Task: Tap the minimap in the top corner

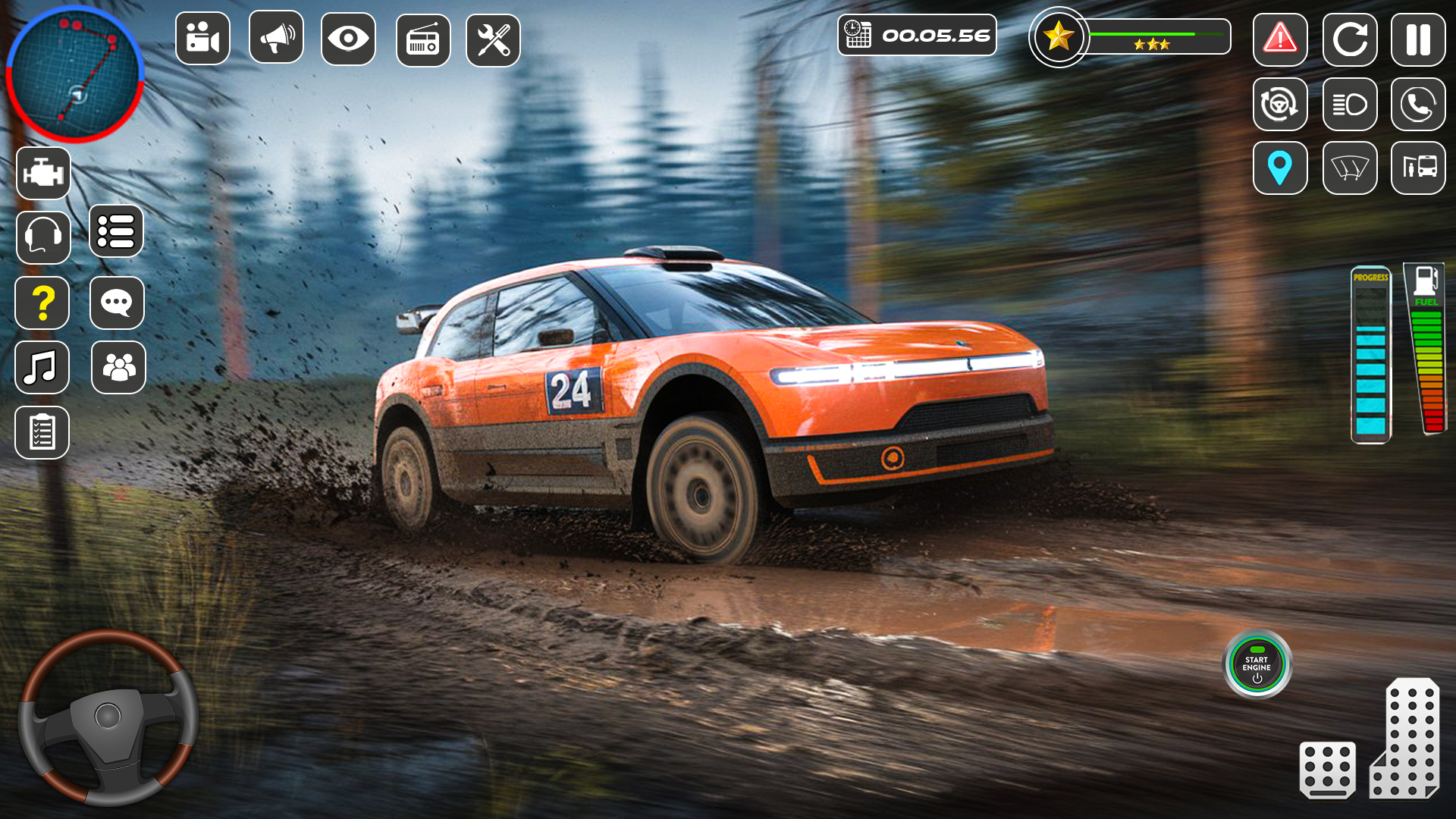Action: pos(76,76)
